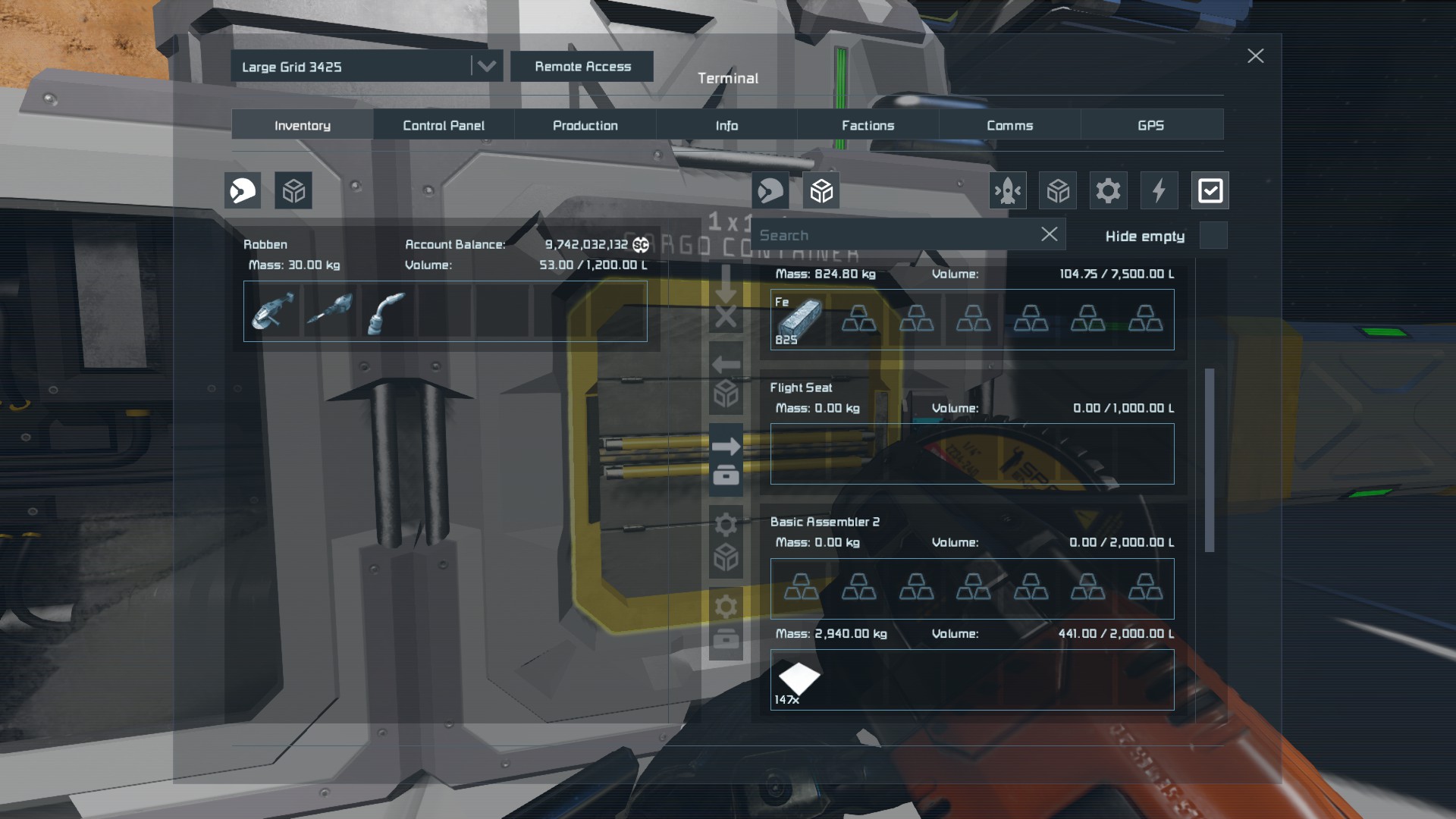The image size is (1456, 819).
Task: Select the 147x steel plate stack
Action: pyautogui.click(x=799, y=680)
